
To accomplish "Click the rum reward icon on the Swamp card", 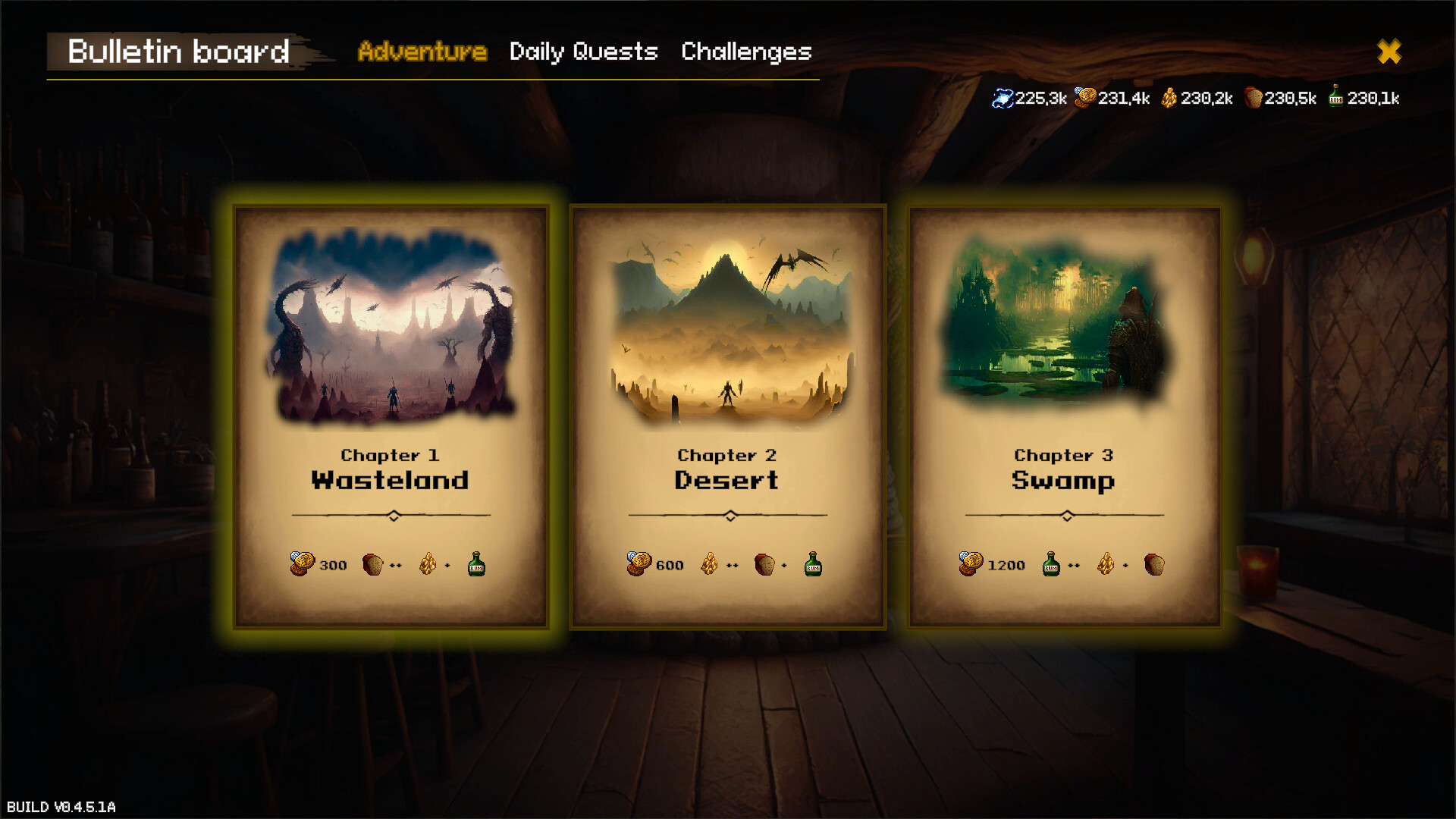I will (1051, 564).
